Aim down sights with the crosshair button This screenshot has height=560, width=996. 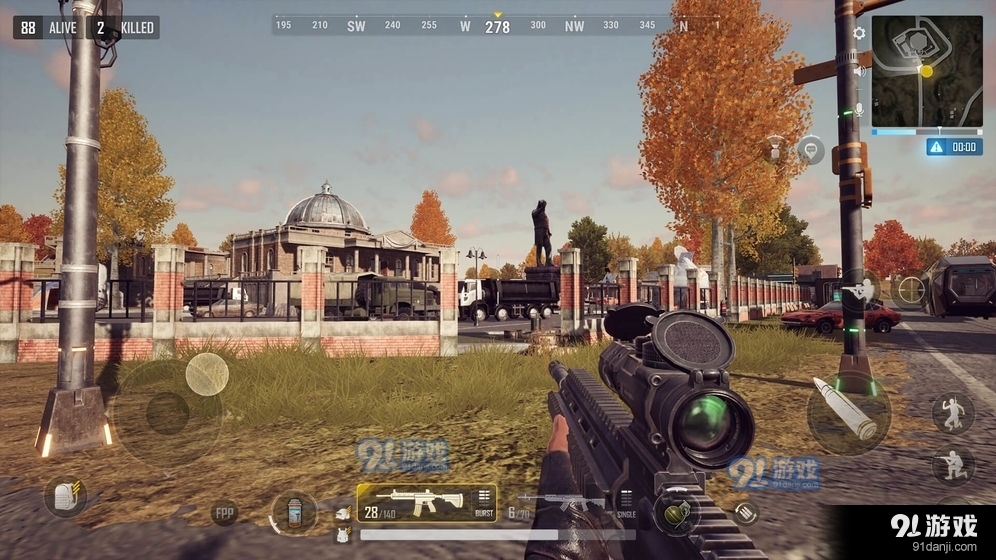click(910, 290)
